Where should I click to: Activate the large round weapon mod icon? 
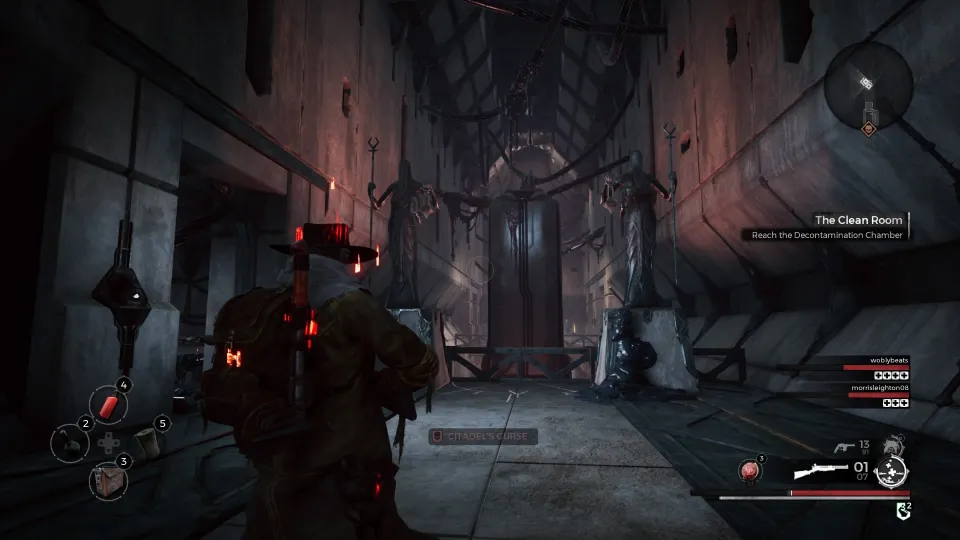889,471
